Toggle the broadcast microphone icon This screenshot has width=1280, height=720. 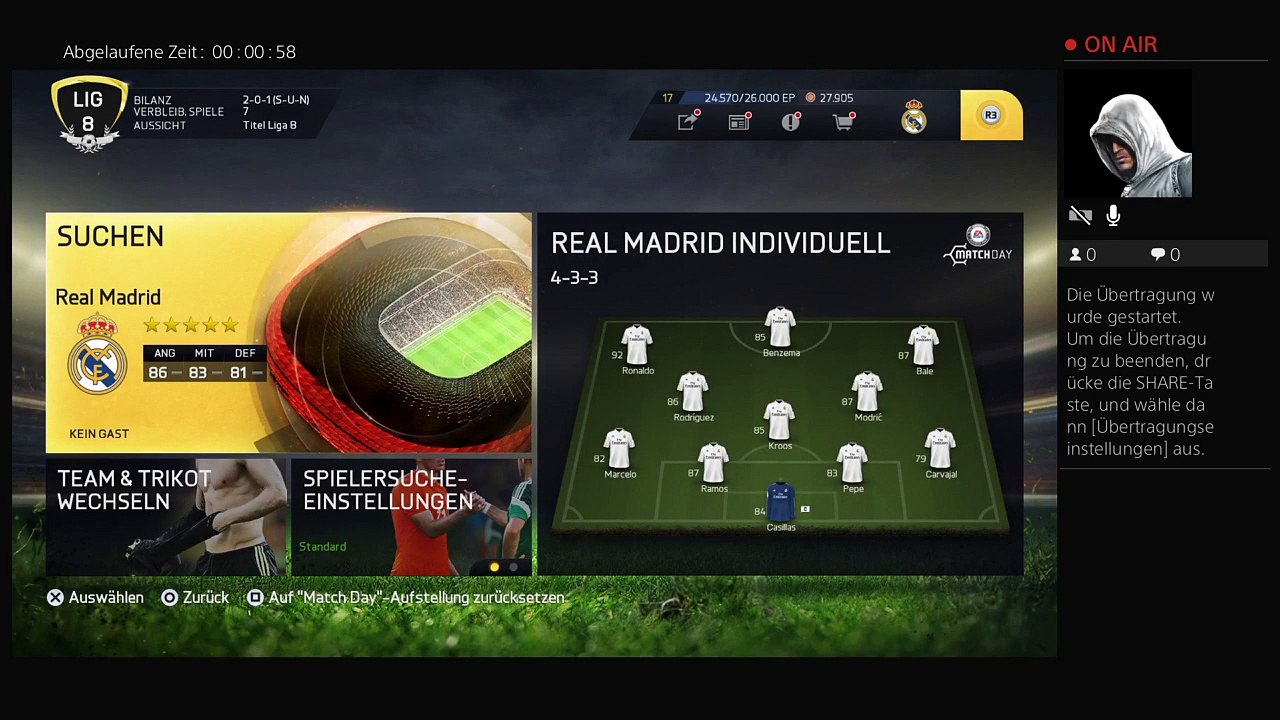(x=1113, y=215)
